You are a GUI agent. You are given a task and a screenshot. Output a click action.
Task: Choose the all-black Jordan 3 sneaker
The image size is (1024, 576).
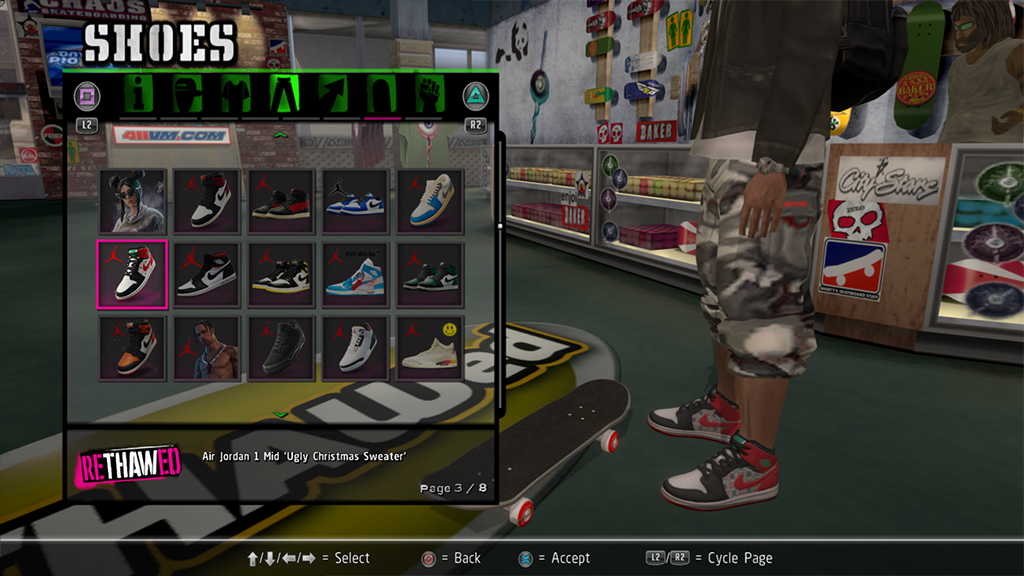click(281, 347)
